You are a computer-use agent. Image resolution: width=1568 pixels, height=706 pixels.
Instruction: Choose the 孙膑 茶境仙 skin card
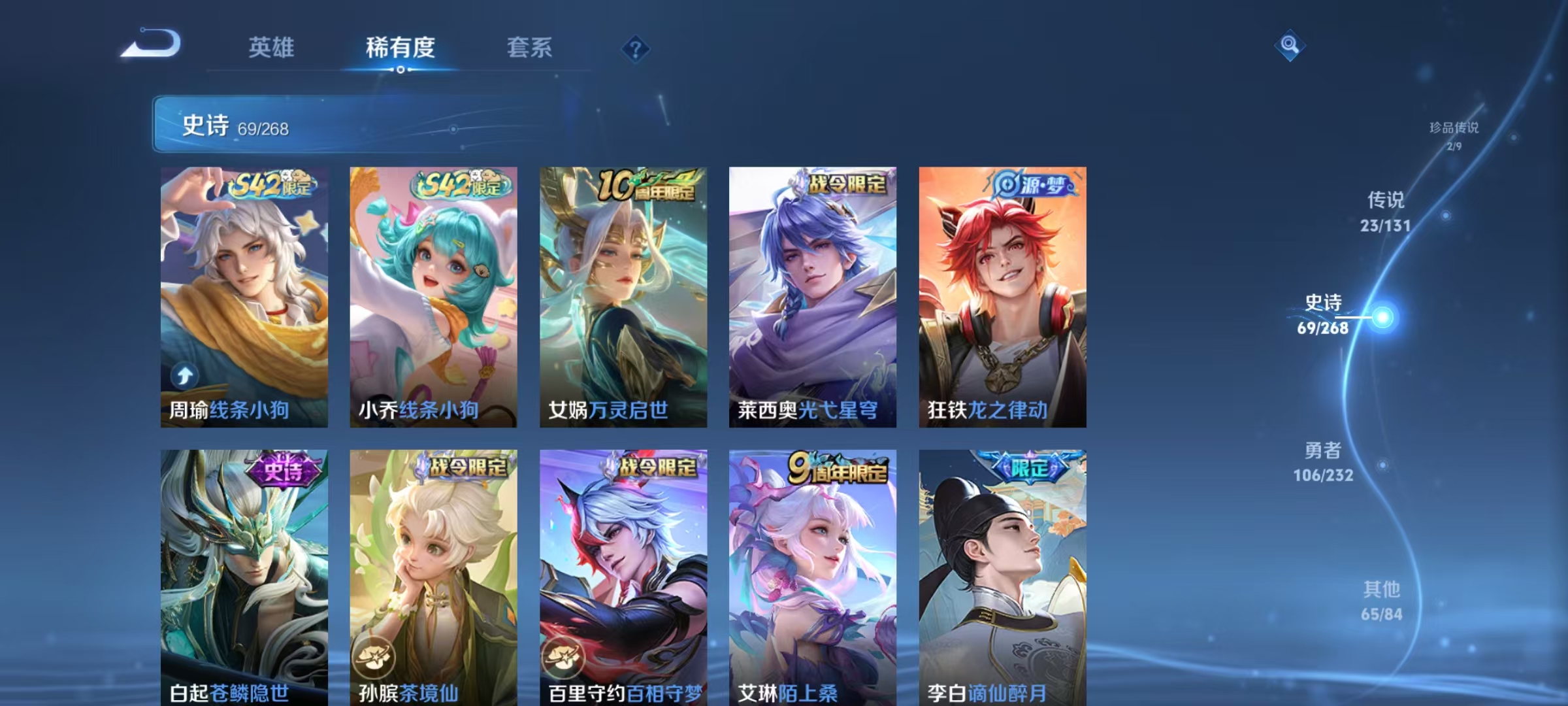(433, 577)
